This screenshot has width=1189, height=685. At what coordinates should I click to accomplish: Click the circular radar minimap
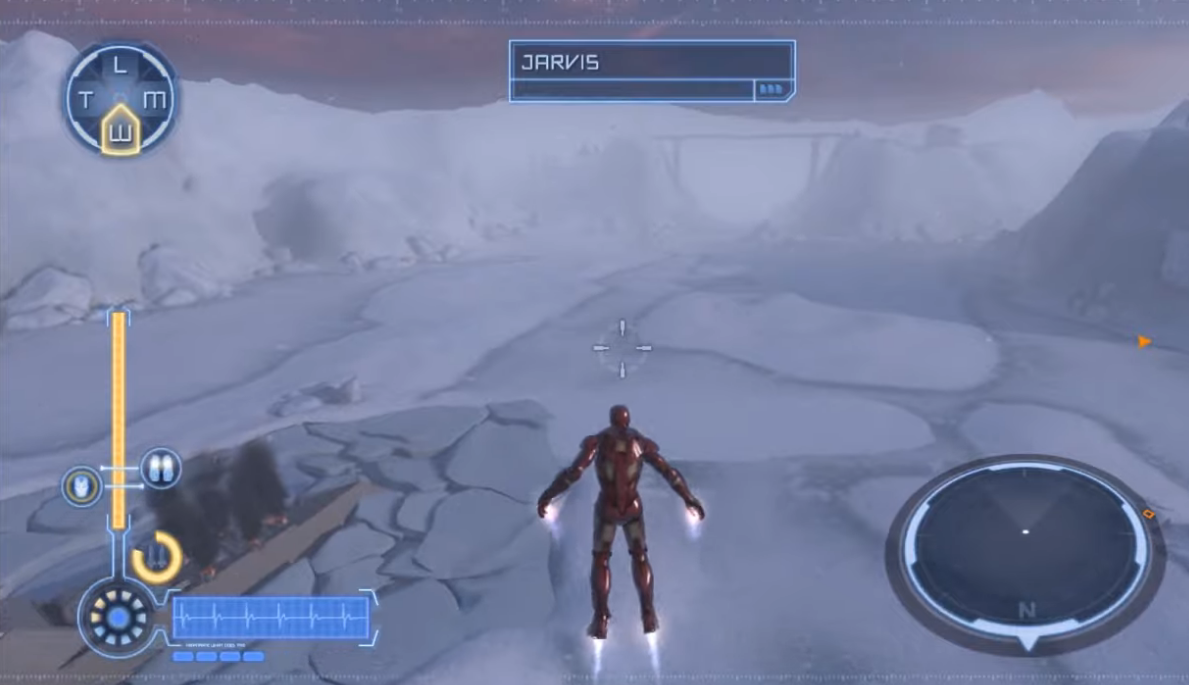click(1024, 546)
